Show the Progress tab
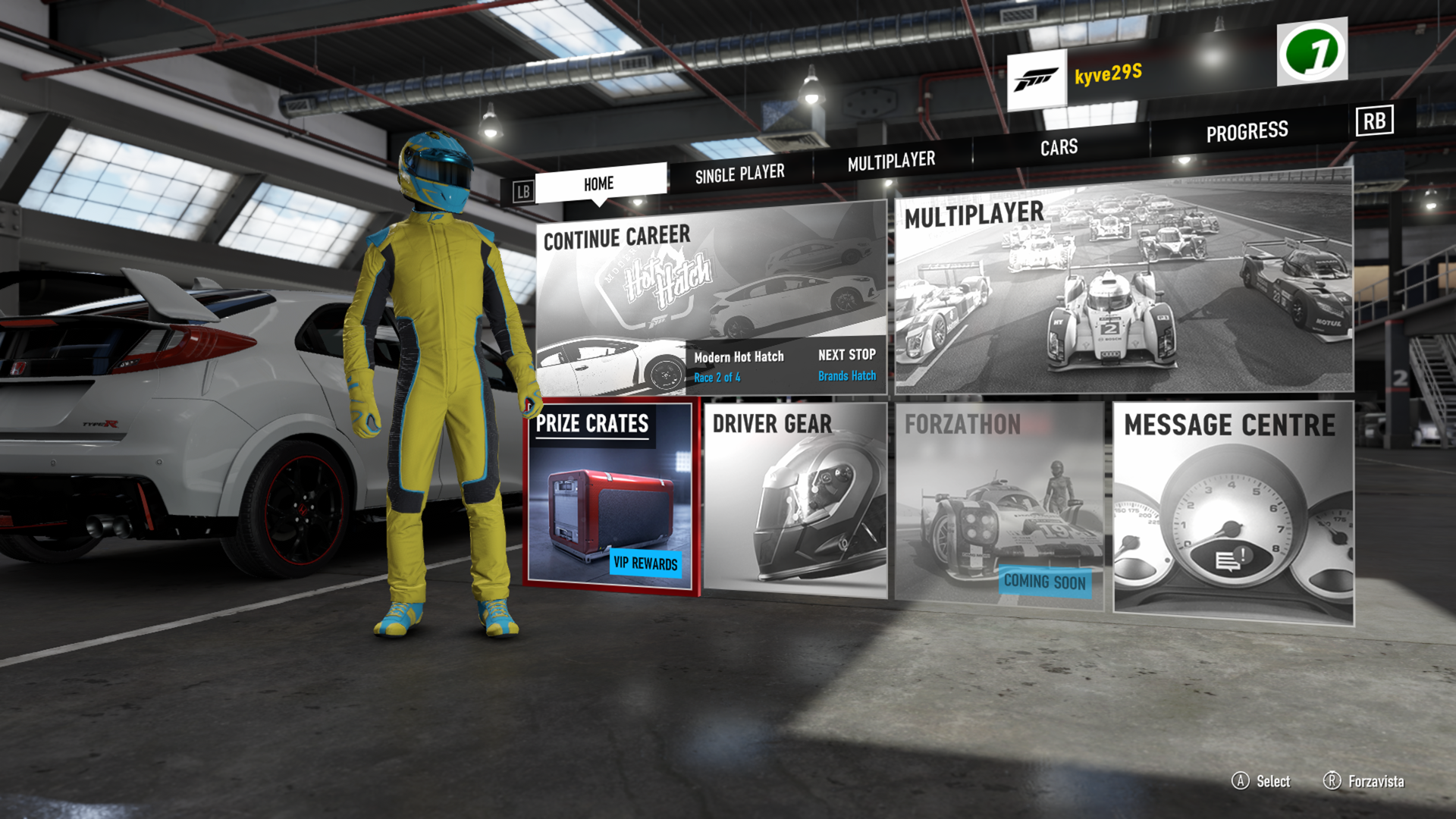Image resolution: width=1456 pixels, height=819 pixels. pos(1247,132)
